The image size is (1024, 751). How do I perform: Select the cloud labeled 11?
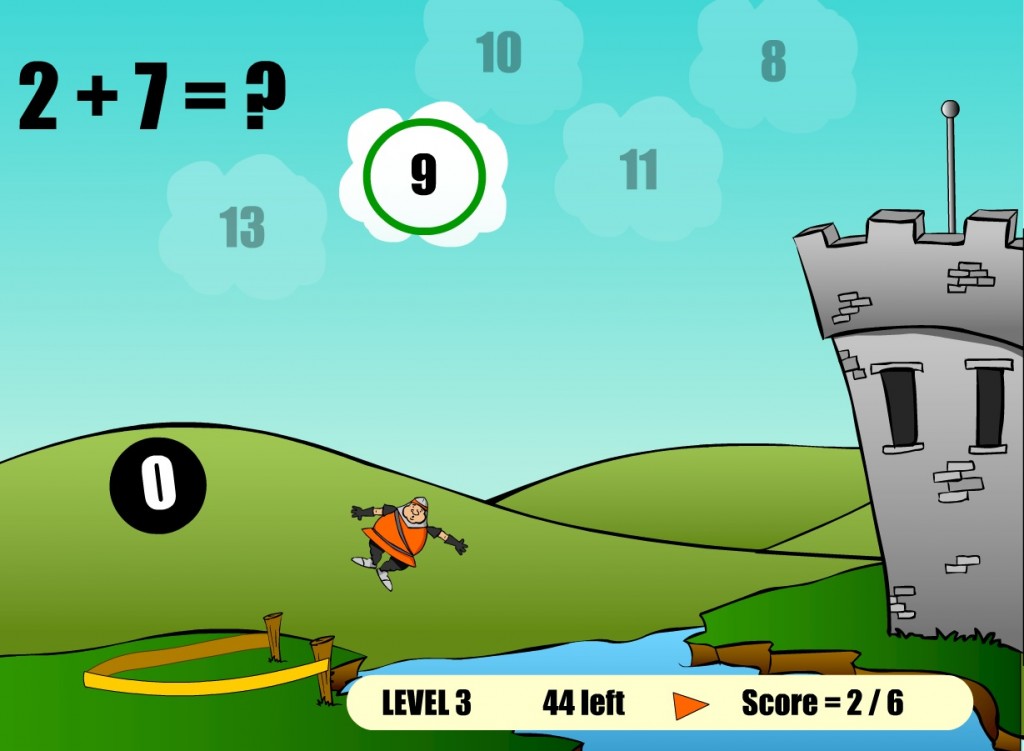pos(639,170)
